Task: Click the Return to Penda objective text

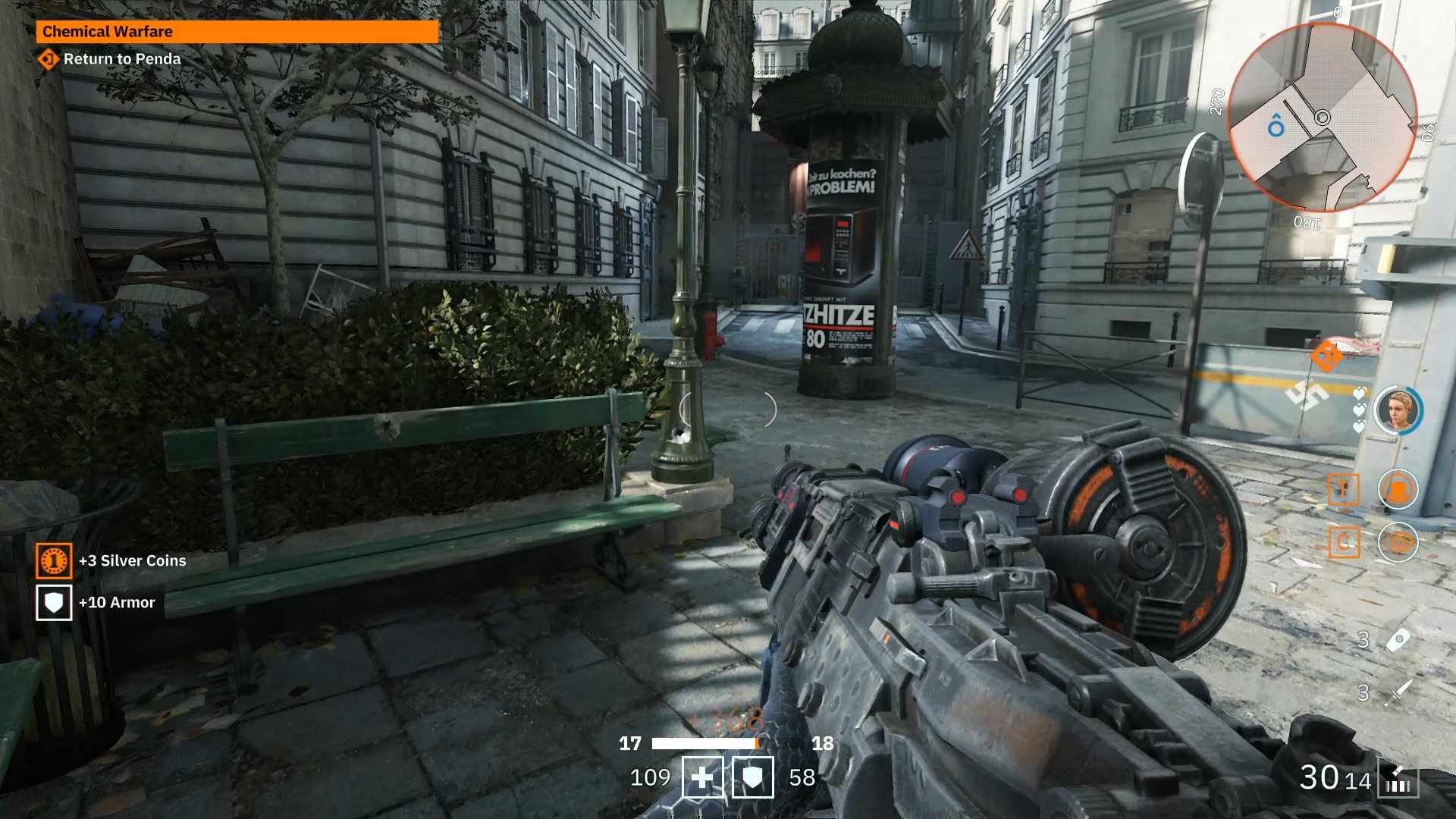Action: (x=121, y=58)
